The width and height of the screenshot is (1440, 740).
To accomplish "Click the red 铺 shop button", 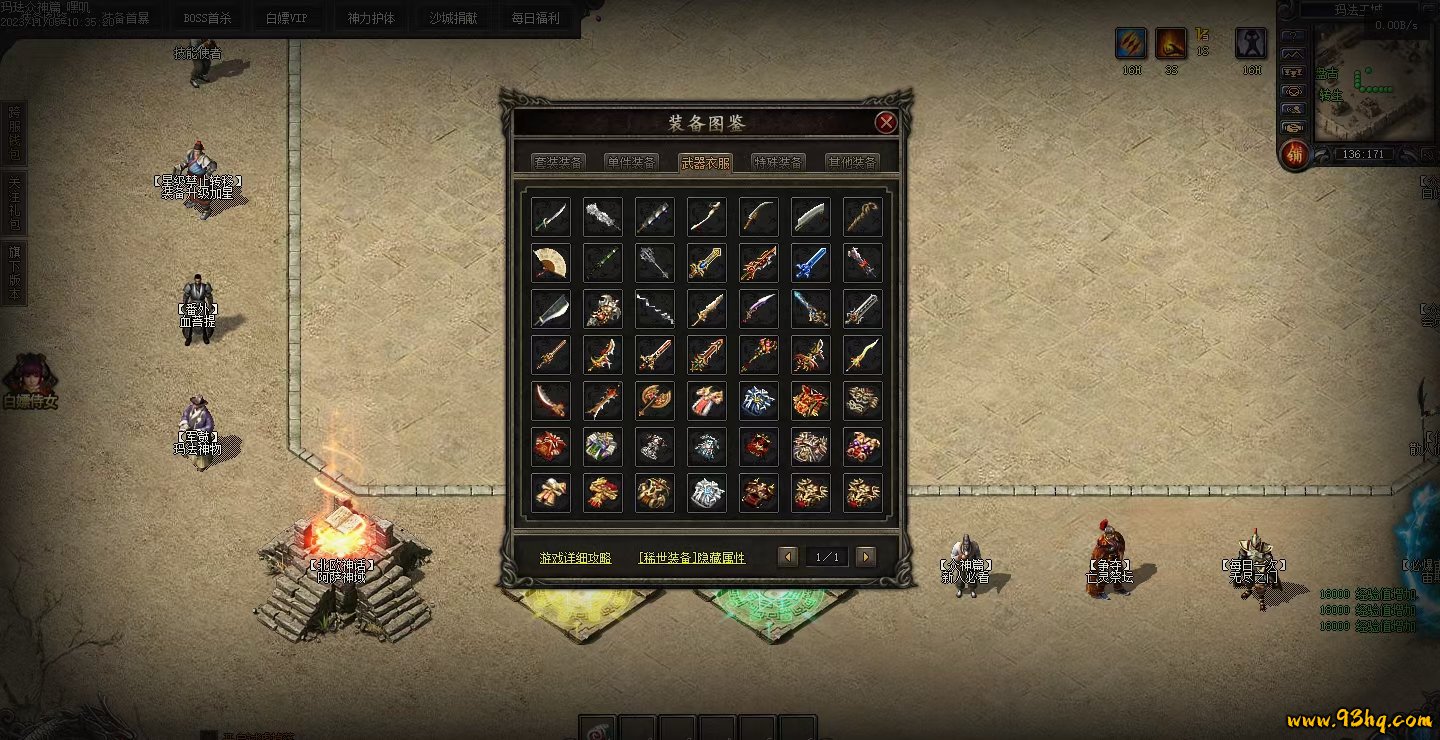I will click(x=1295, y=155).
